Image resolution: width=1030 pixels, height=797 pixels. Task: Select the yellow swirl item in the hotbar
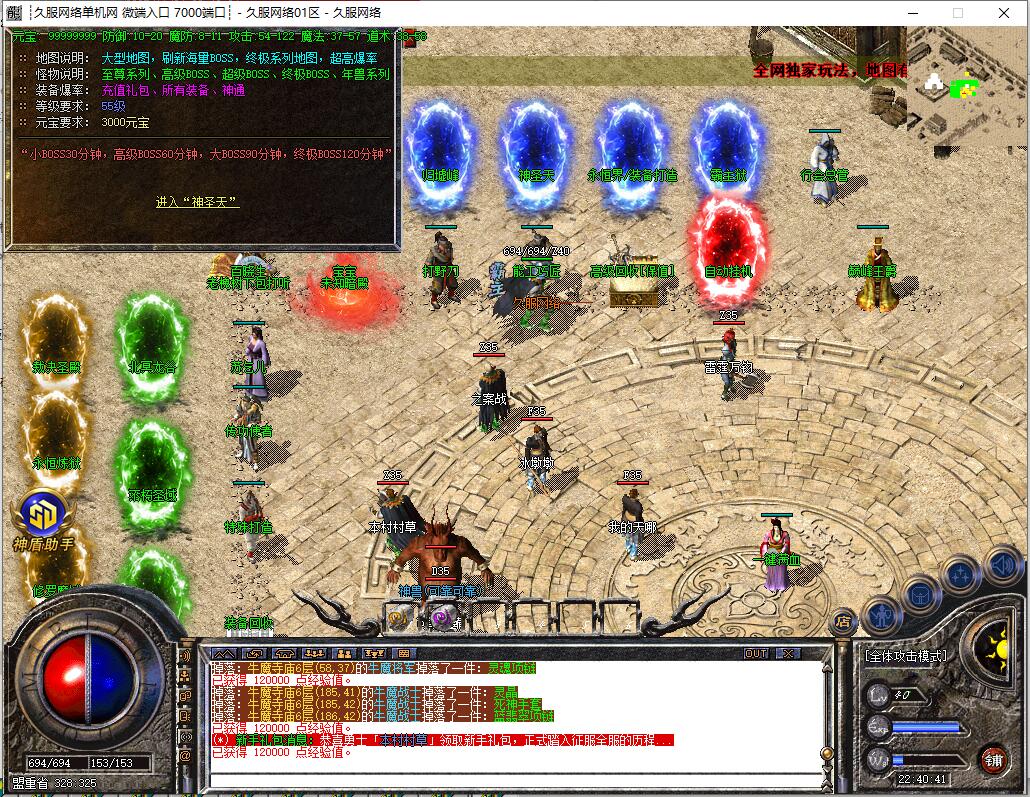(x=399, y=619)
